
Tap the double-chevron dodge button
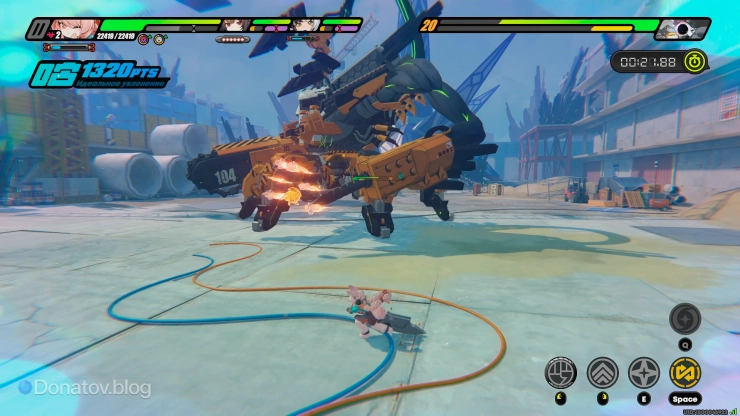click(602, 373)
